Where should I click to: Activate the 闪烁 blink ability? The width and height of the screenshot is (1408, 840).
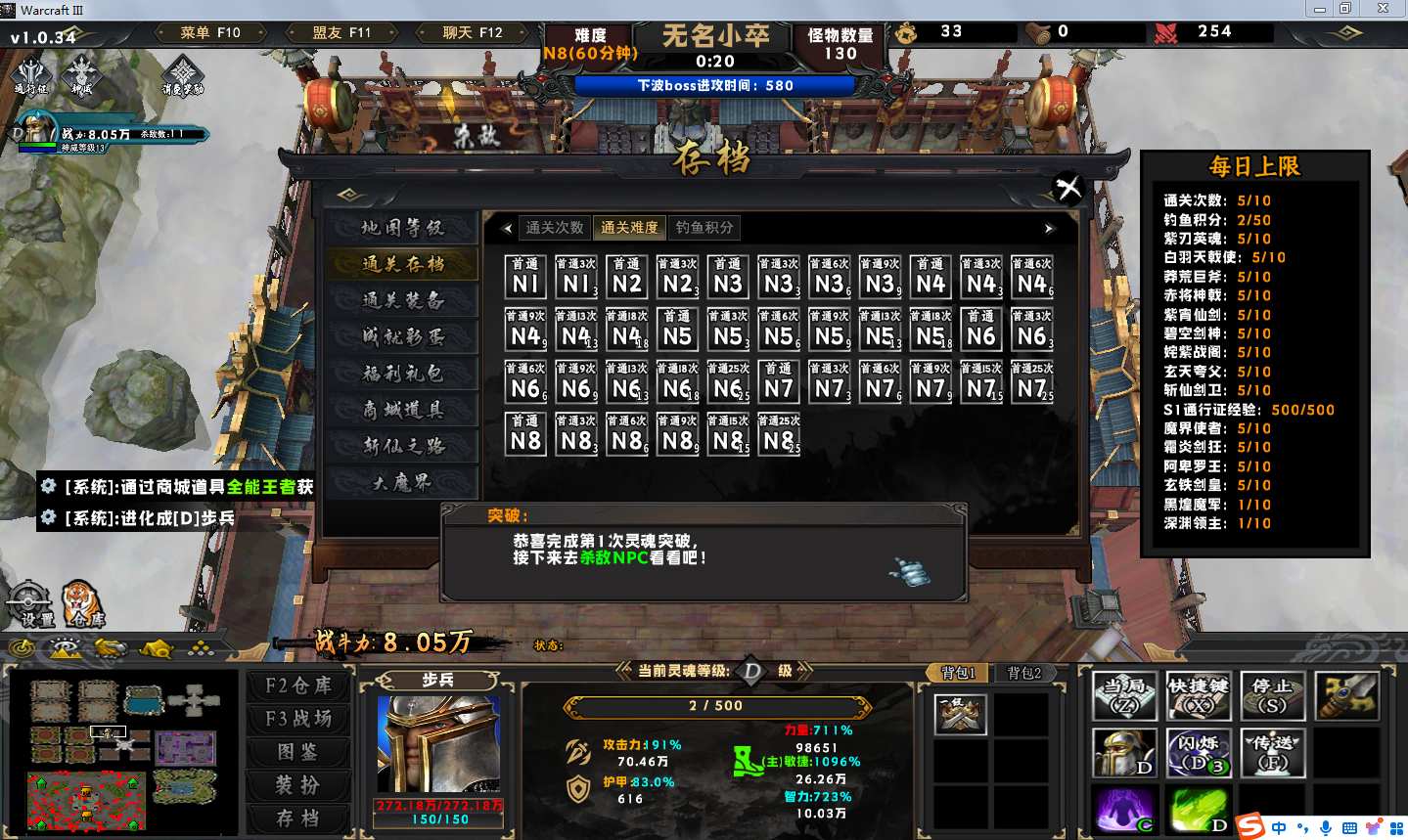pos(1199,753)
